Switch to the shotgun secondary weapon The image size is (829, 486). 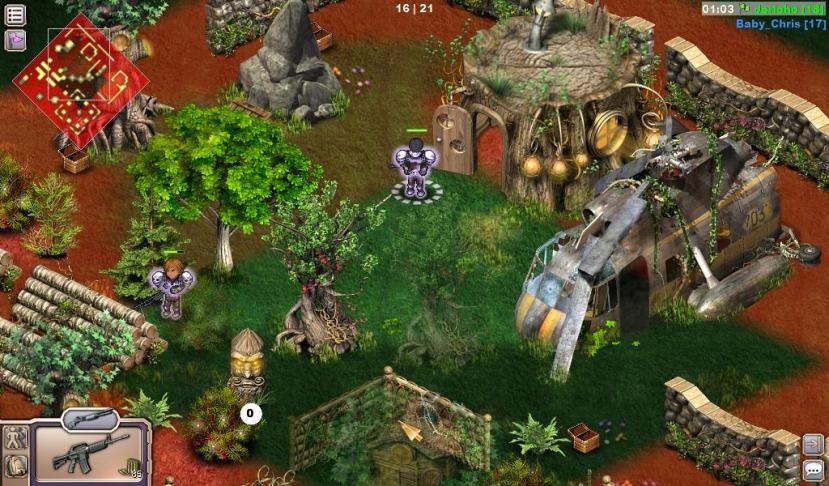click(89, 418)
